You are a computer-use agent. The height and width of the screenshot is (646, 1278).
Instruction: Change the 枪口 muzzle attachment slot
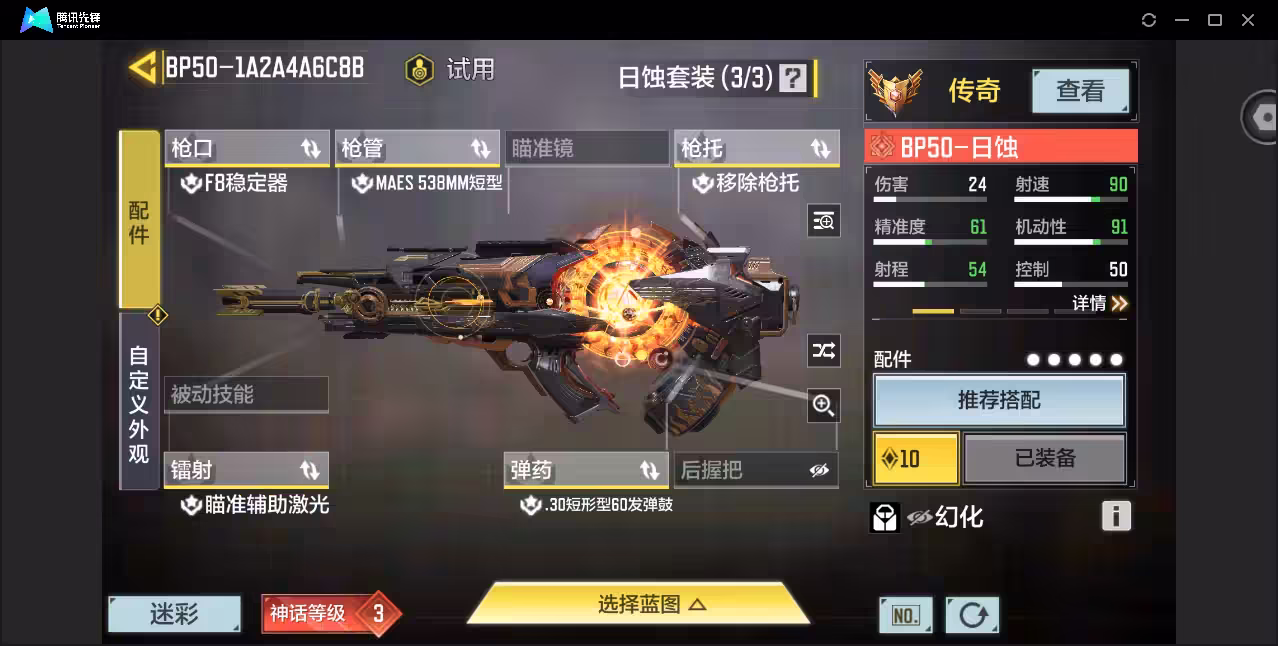(x=246, y=149)
